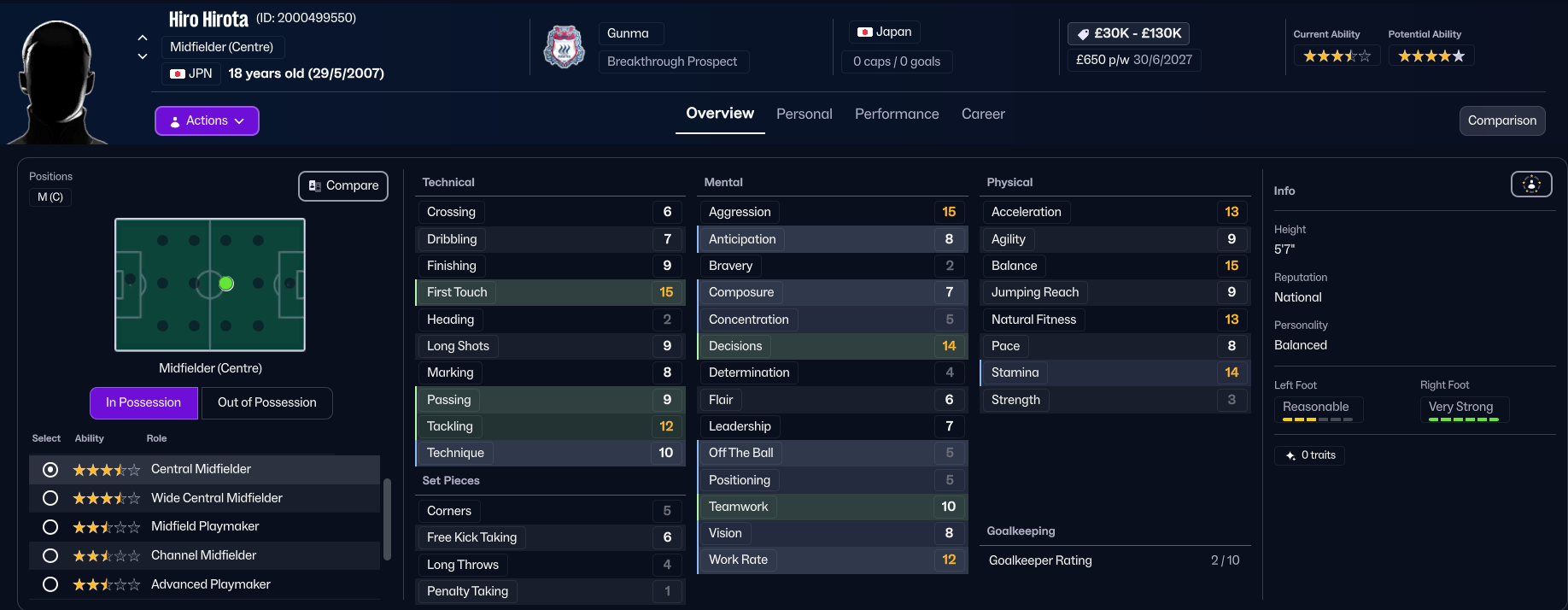Switch to Out of Possession roles
Screen dimensions: 1568x610
[x=266, y=402]
